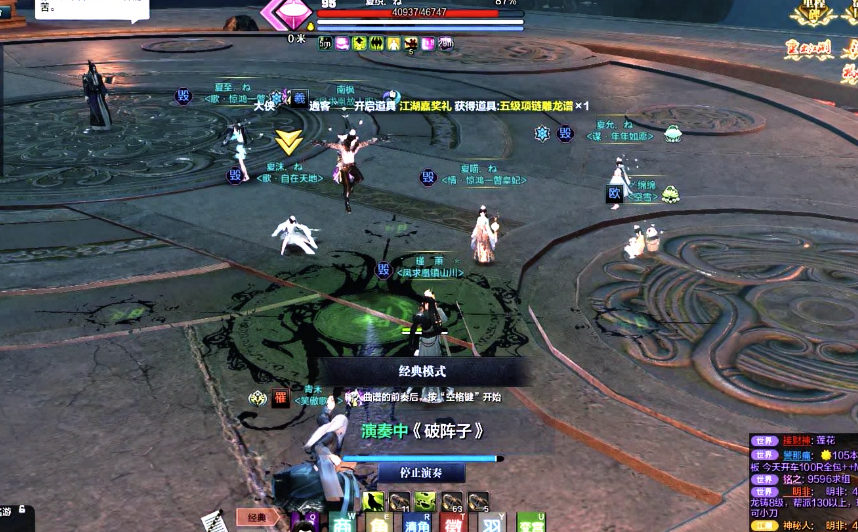This screenshot has width=858, height=532.
Task: Play the 角 note key
Action: (x=379, y=524)
